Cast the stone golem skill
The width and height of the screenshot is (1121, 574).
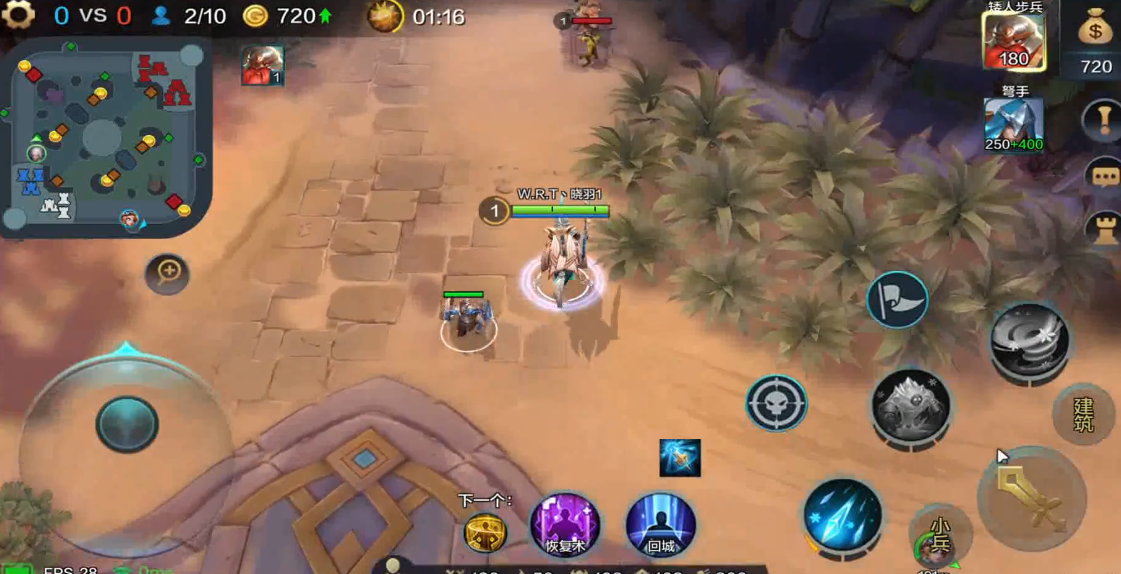point(909,405)
